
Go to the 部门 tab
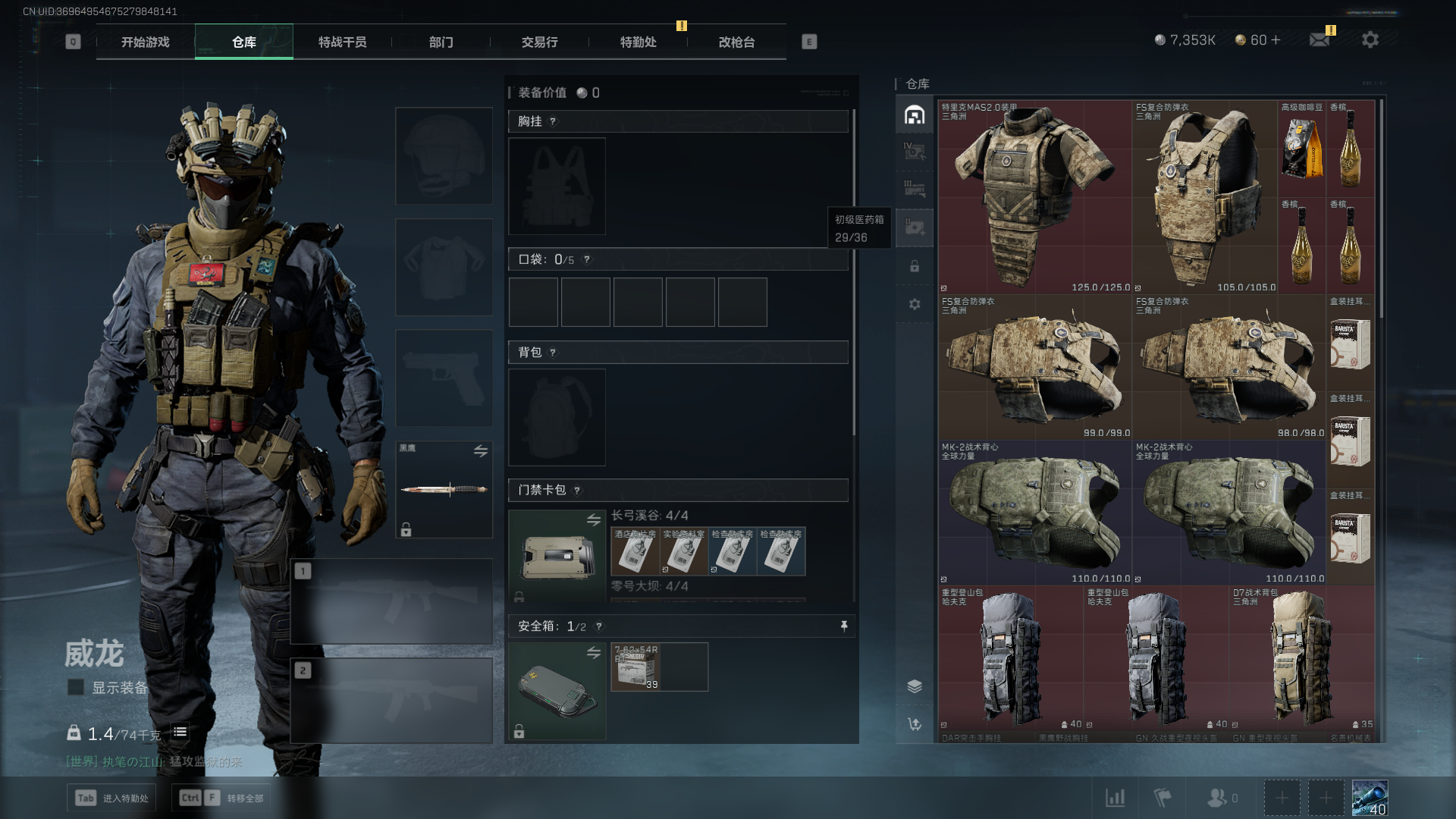click(x=441, y=42)
